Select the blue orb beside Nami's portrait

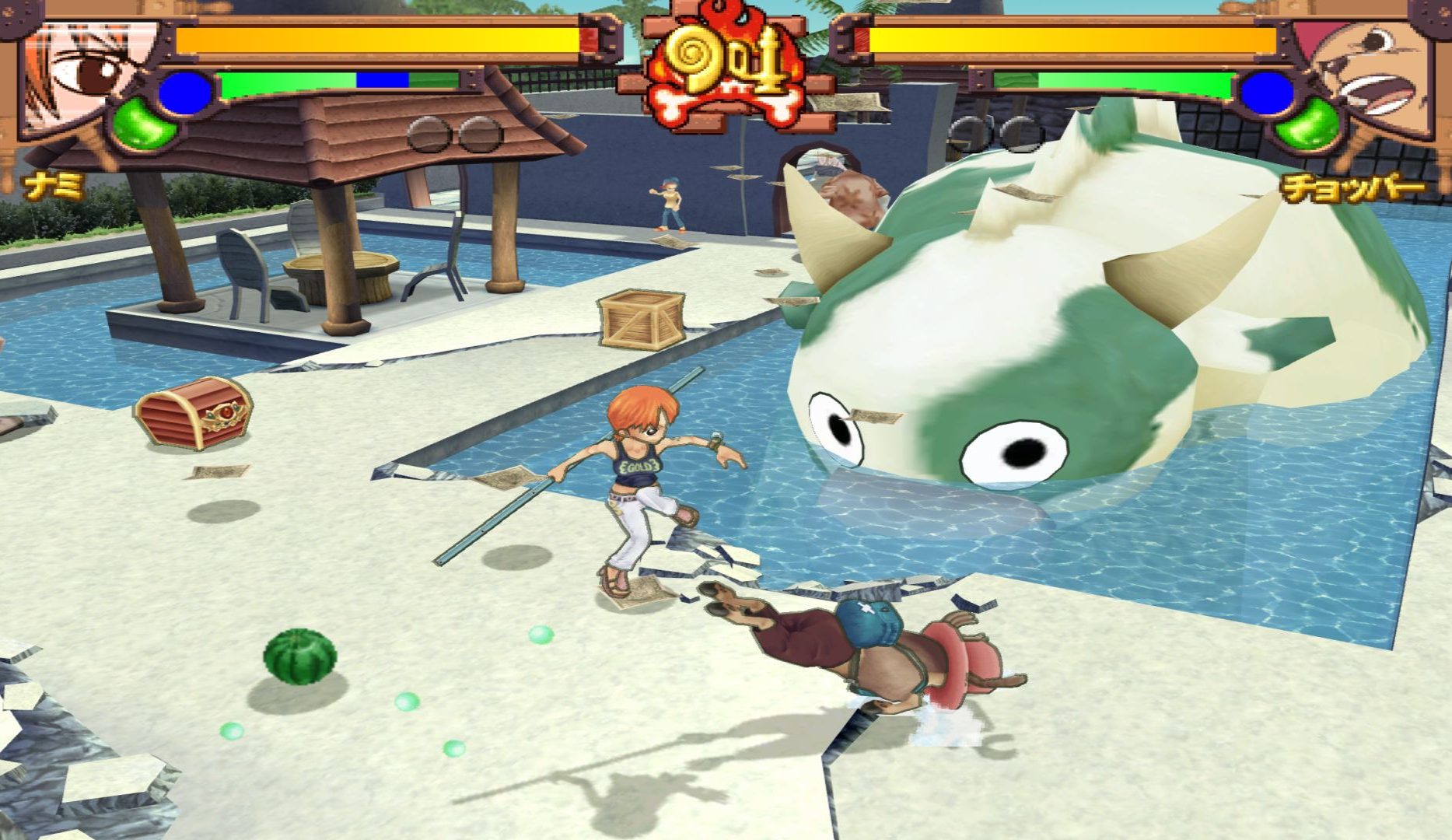click(185, 93)
